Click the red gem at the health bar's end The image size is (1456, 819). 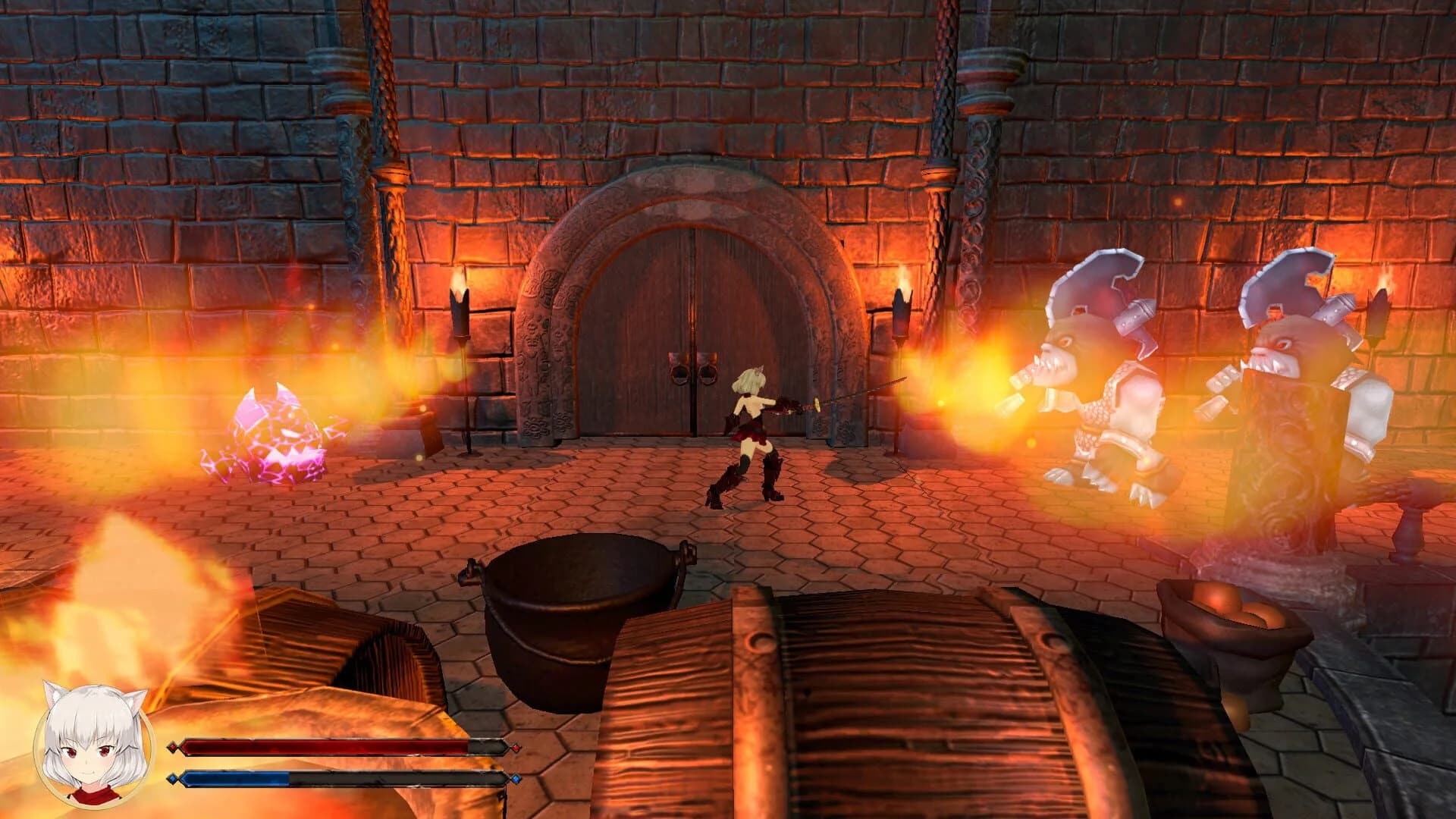click(516, 745)
